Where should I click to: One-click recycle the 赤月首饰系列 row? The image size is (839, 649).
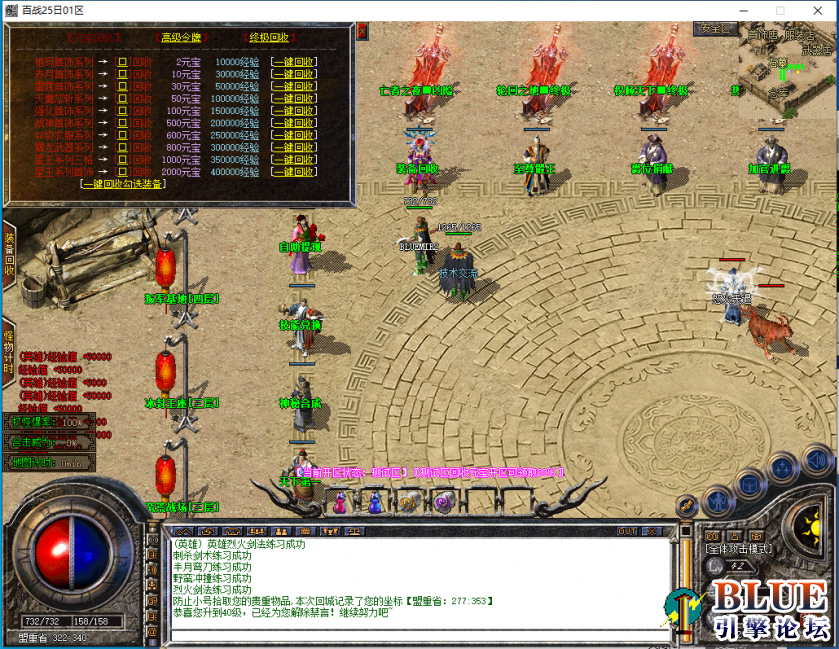pyautogui.click(x=294, y=74)
